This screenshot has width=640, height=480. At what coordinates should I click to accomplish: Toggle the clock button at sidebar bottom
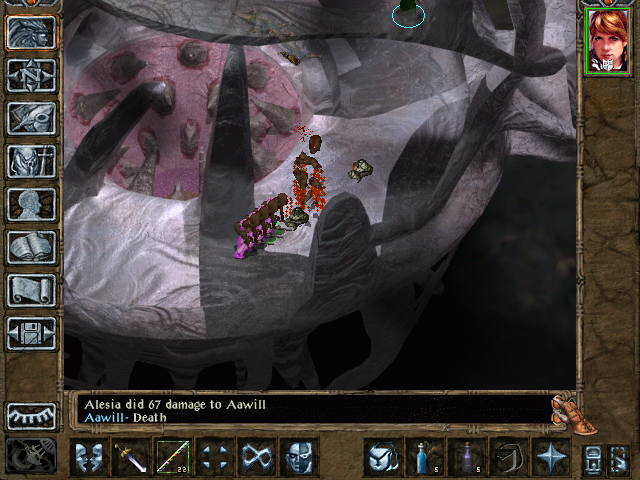click(x=31, y=456)
